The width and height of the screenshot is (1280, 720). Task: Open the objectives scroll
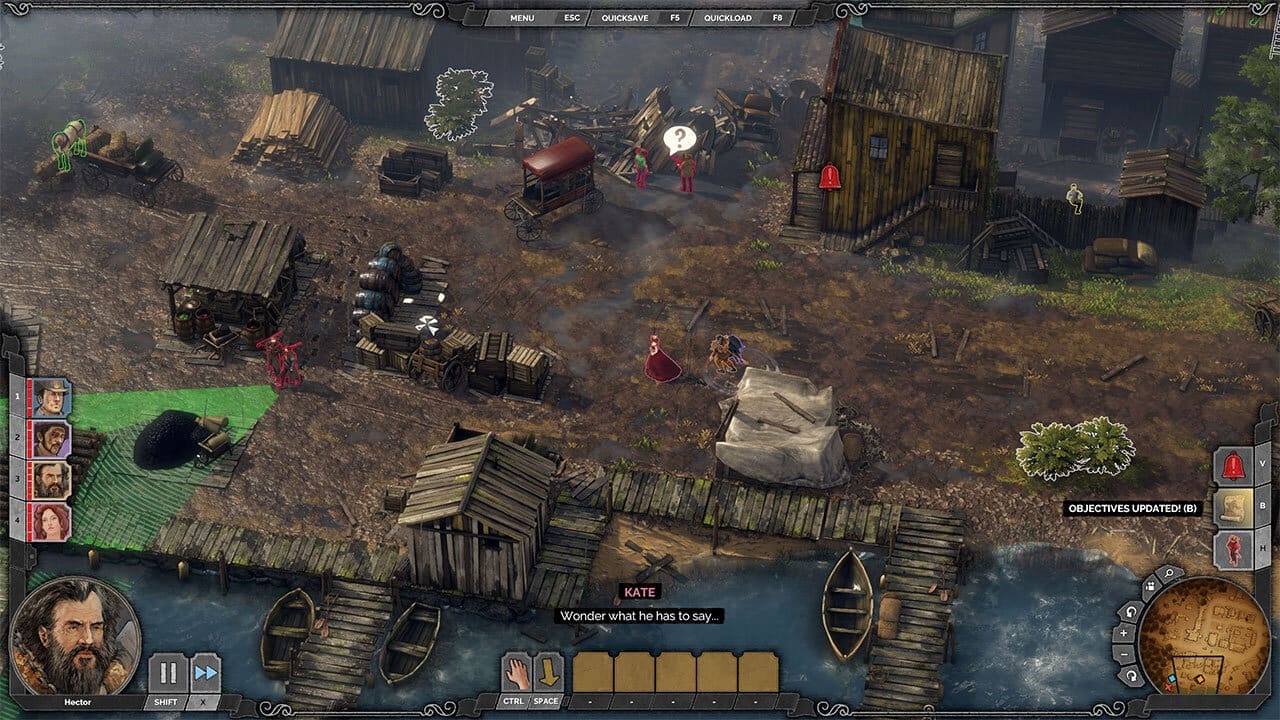(x=1233, y=508)
